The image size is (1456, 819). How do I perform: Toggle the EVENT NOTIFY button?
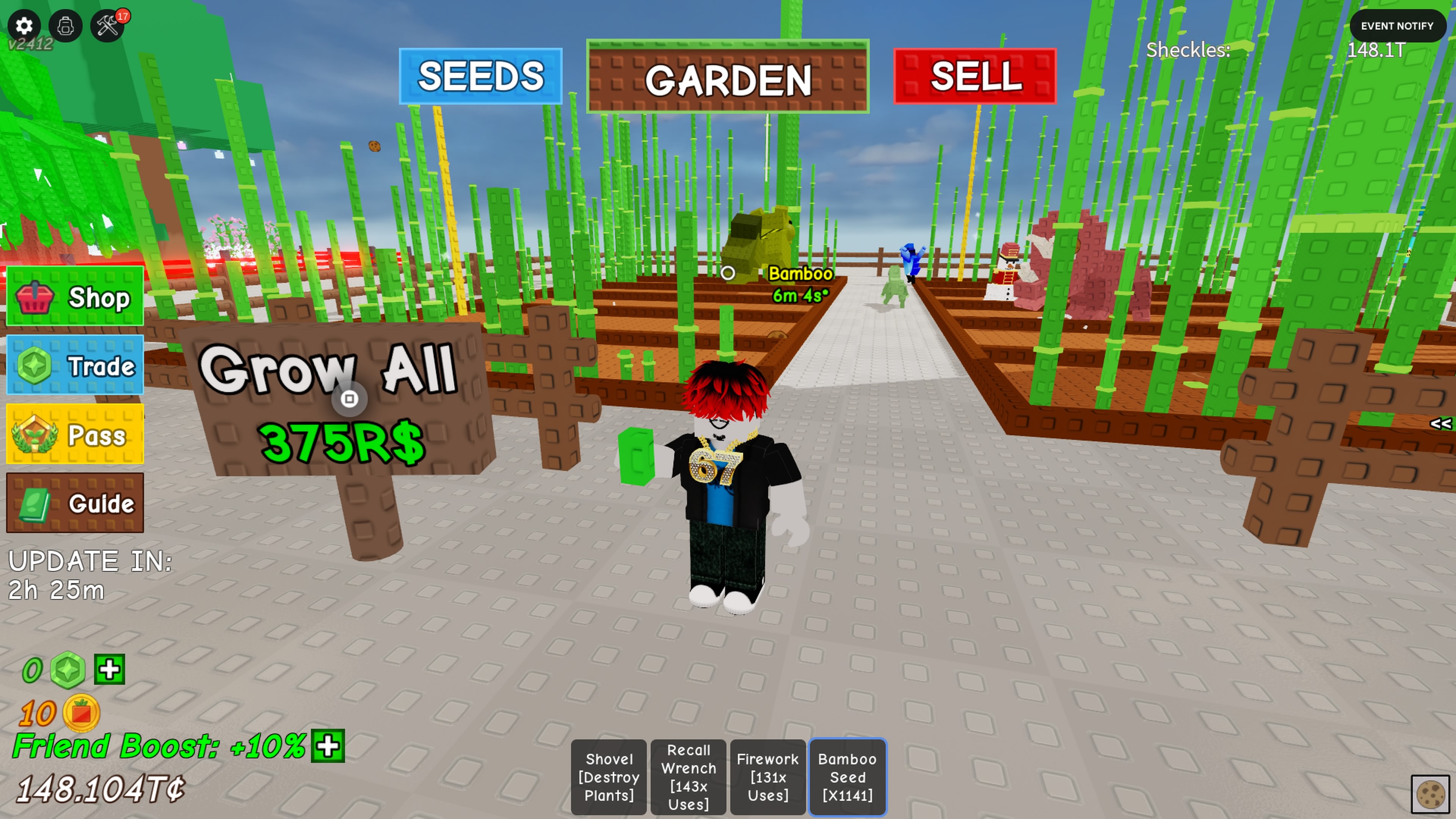tap(1396, 26)
